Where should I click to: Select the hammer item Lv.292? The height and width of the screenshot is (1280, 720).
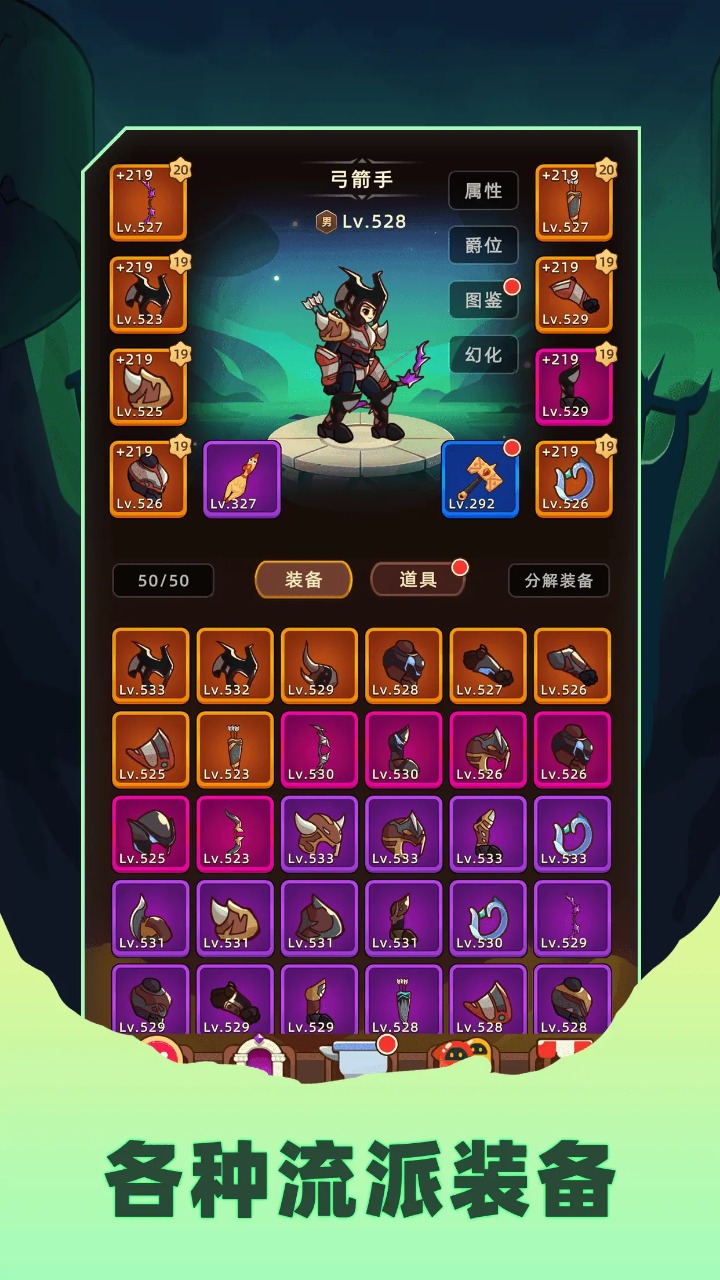[480, 479]
